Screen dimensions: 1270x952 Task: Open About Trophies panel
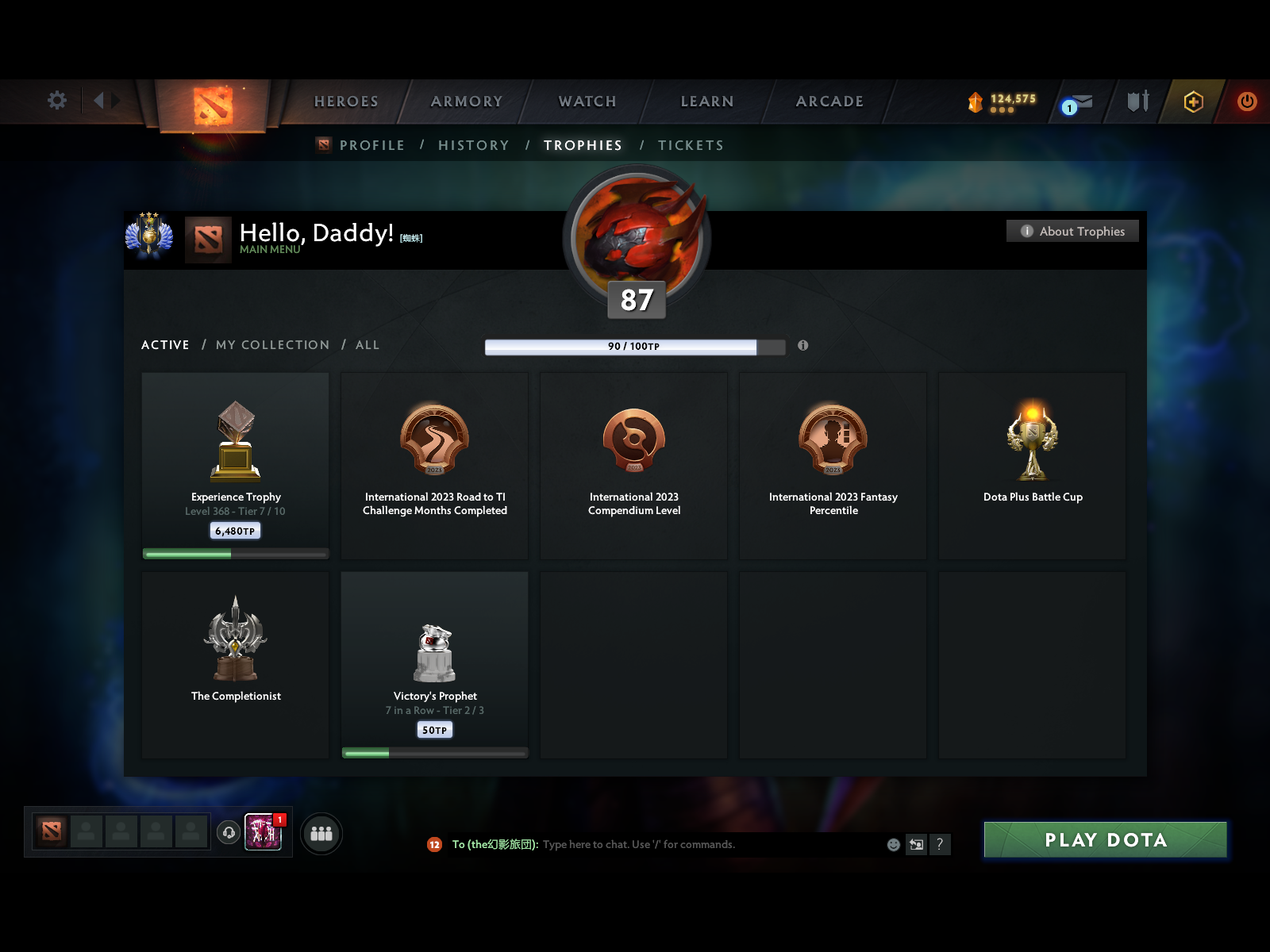pyautogui.click(x=1072, y=231)
